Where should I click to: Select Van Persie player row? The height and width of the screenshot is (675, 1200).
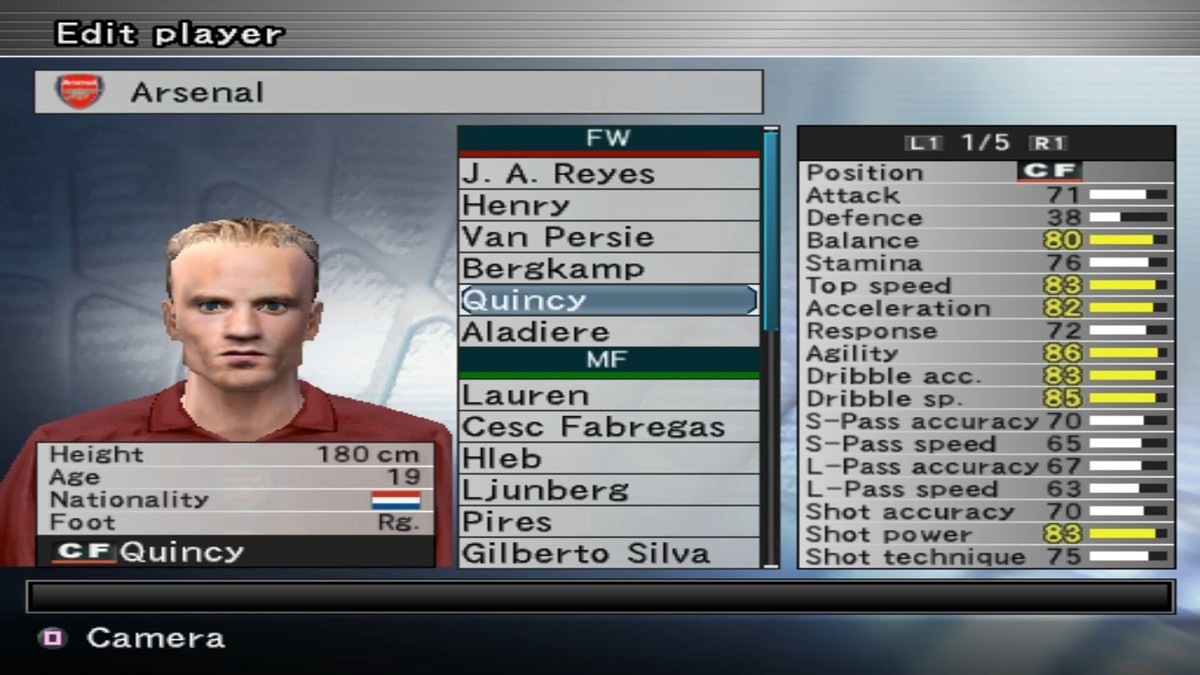pyautogui.click(x=608, y=237)
